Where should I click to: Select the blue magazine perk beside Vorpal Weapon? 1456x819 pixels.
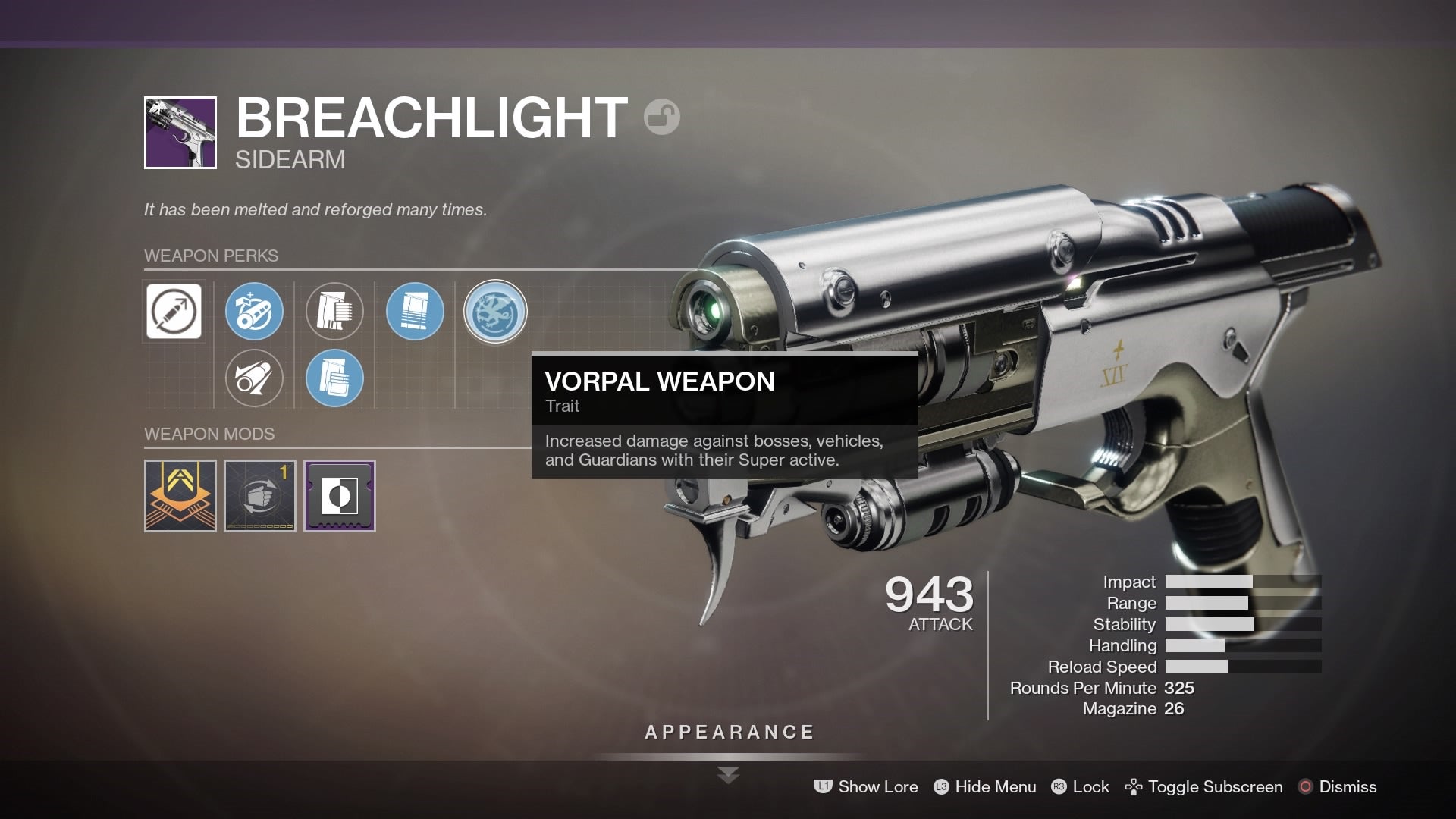tap(415, 312)
